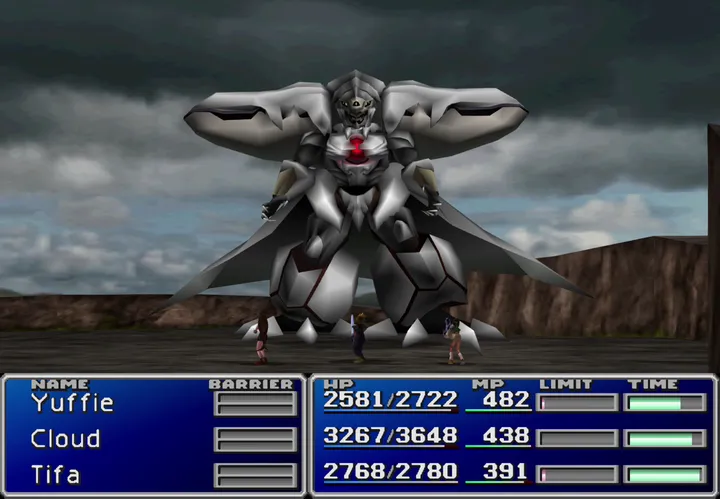Choose Cloud's name row
The width and height of the screenshot is (720, 499).
pyautogui.click(x=65, y=438)
